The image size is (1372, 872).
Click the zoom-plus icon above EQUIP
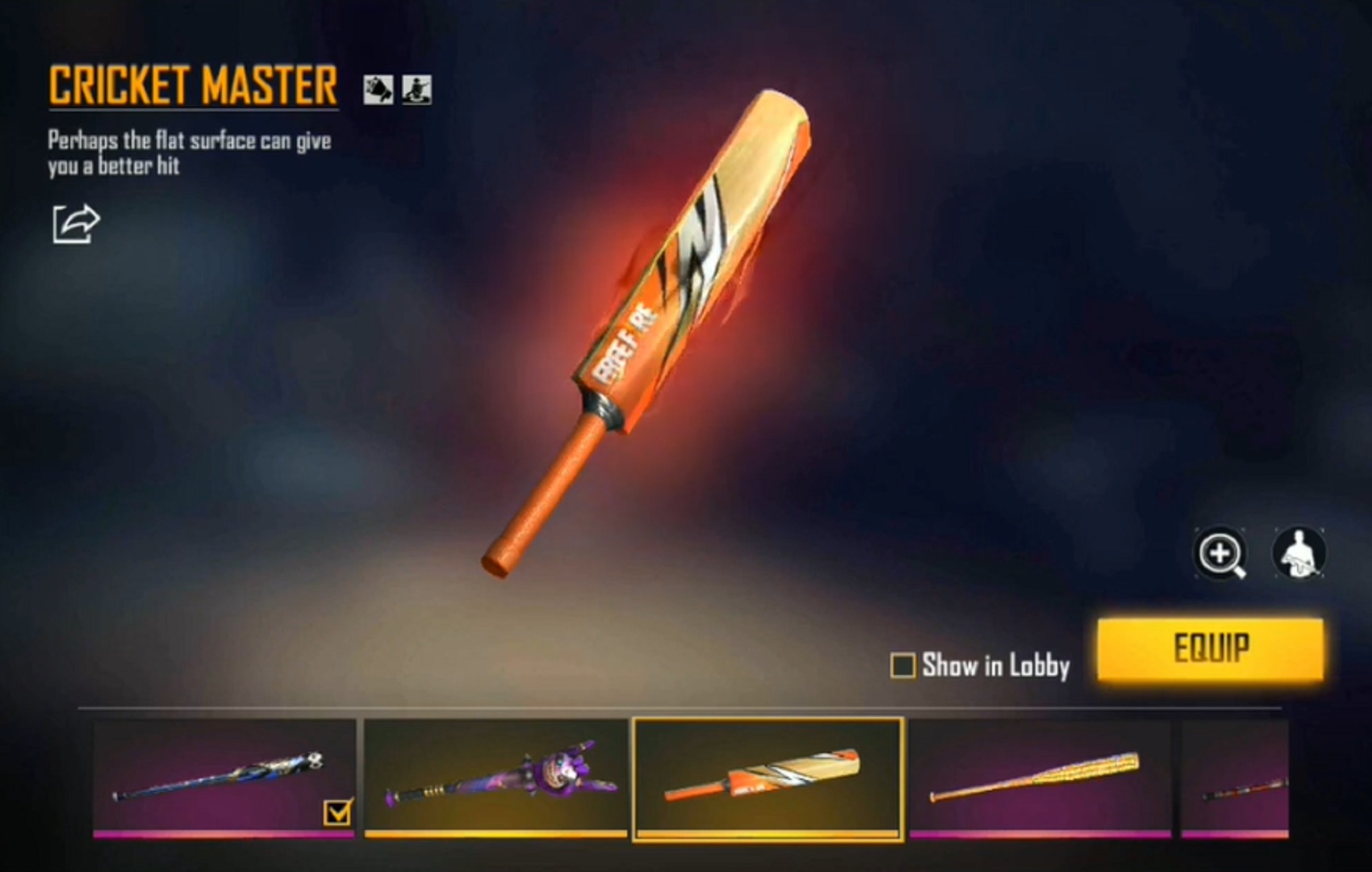click(1221, 554)
